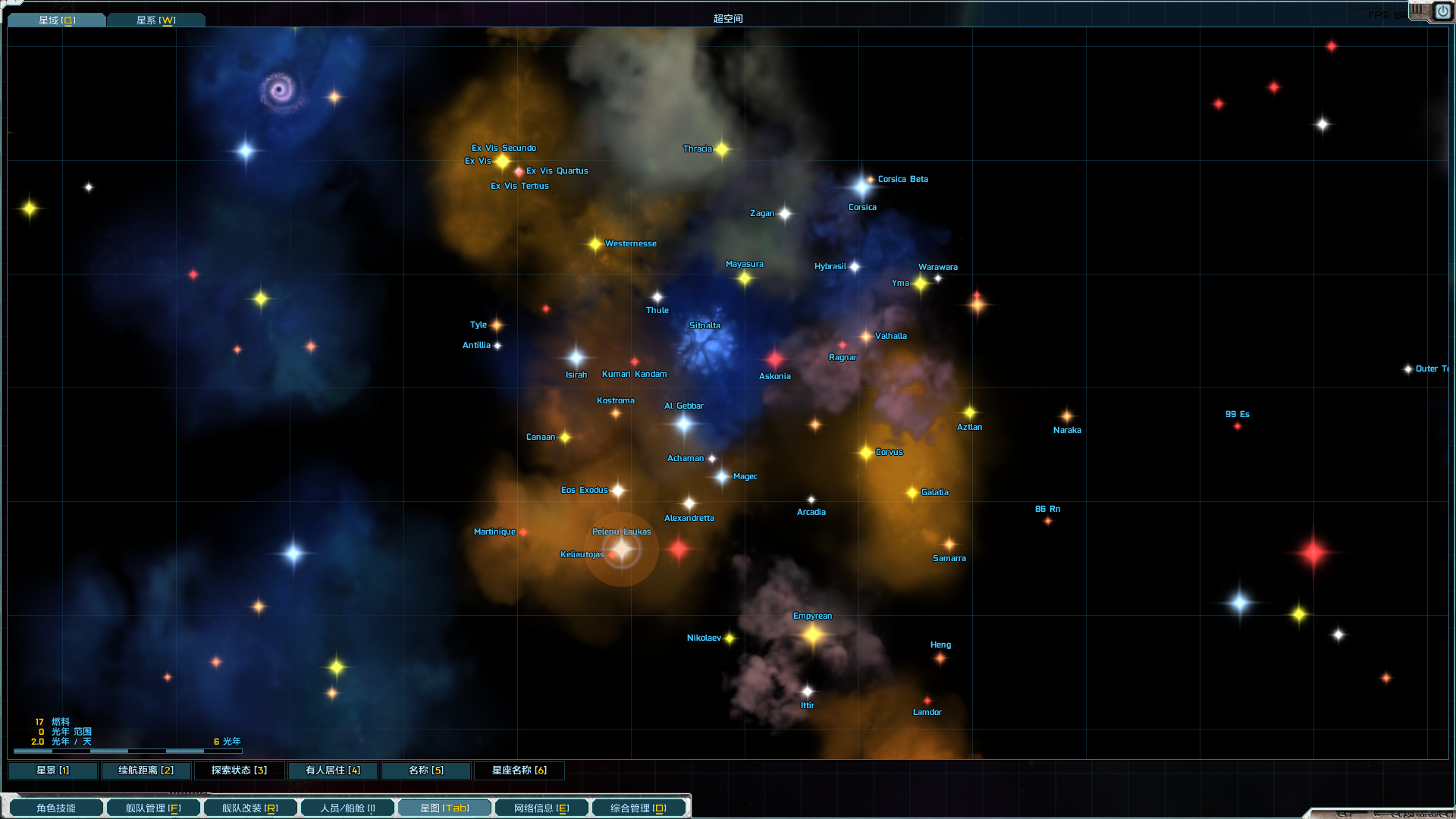Select the highlighted Pelenu Laukas system
Screen dimensions: 1456x819
pyautogui.click(x=622, y=549)
